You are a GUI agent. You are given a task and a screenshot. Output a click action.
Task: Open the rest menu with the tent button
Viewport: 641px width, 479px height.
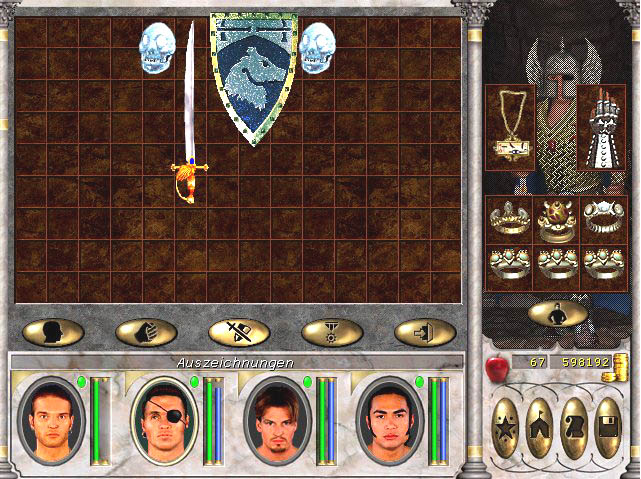[540, 427]
